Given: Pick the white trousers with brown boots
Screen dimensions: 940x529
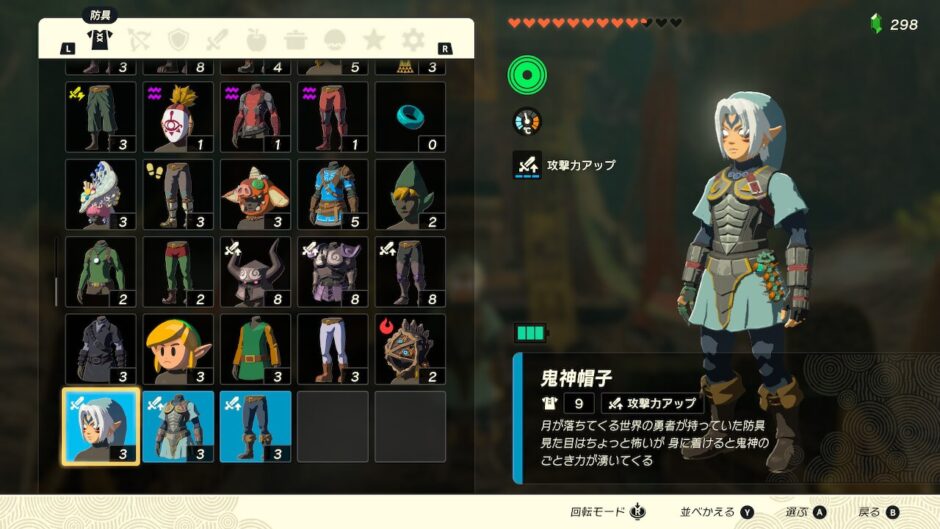Looking at the screenshot, I should (x=332, y=349).
